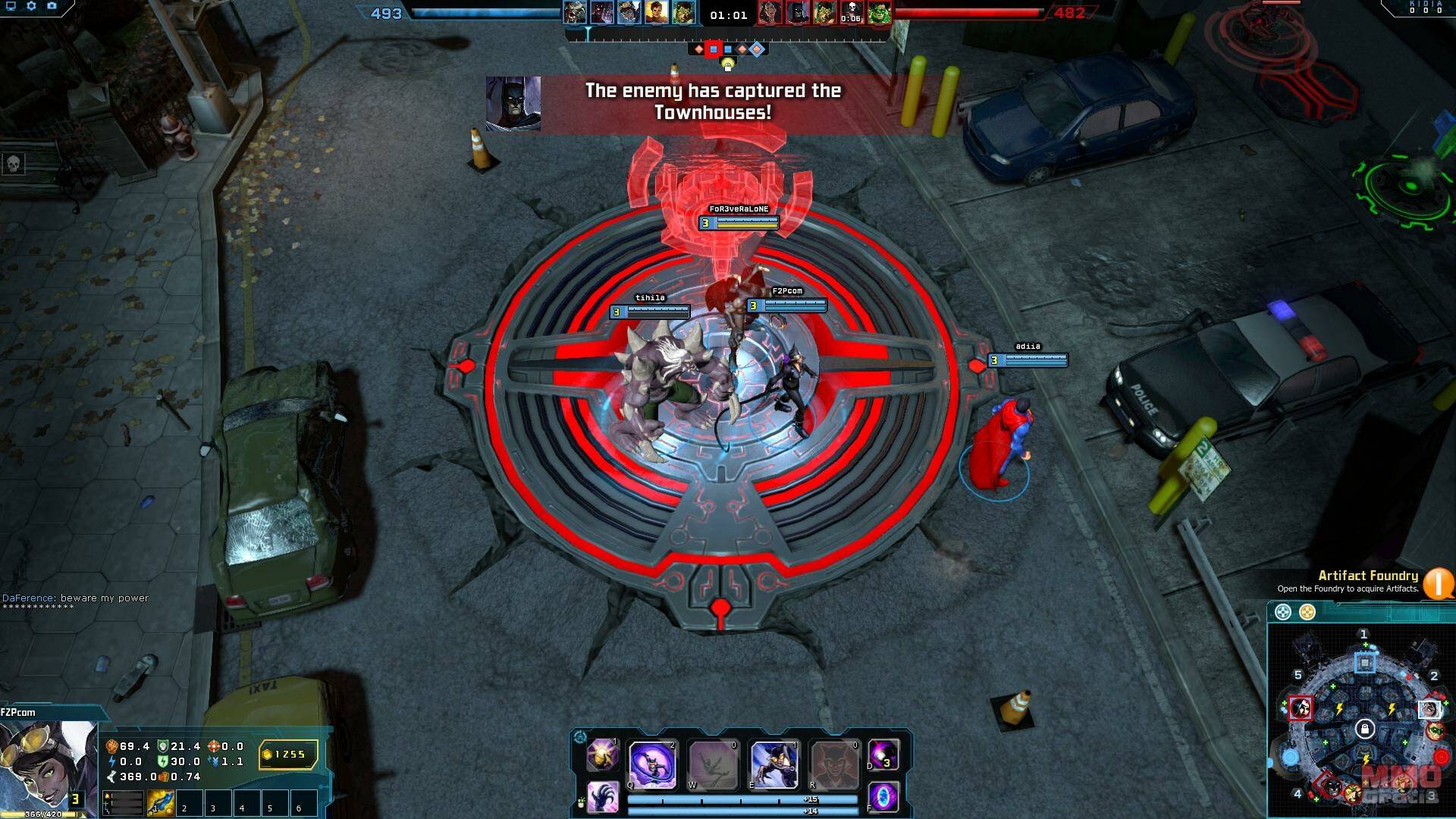Select control point 1 on the minimap

coord(1364,663)
